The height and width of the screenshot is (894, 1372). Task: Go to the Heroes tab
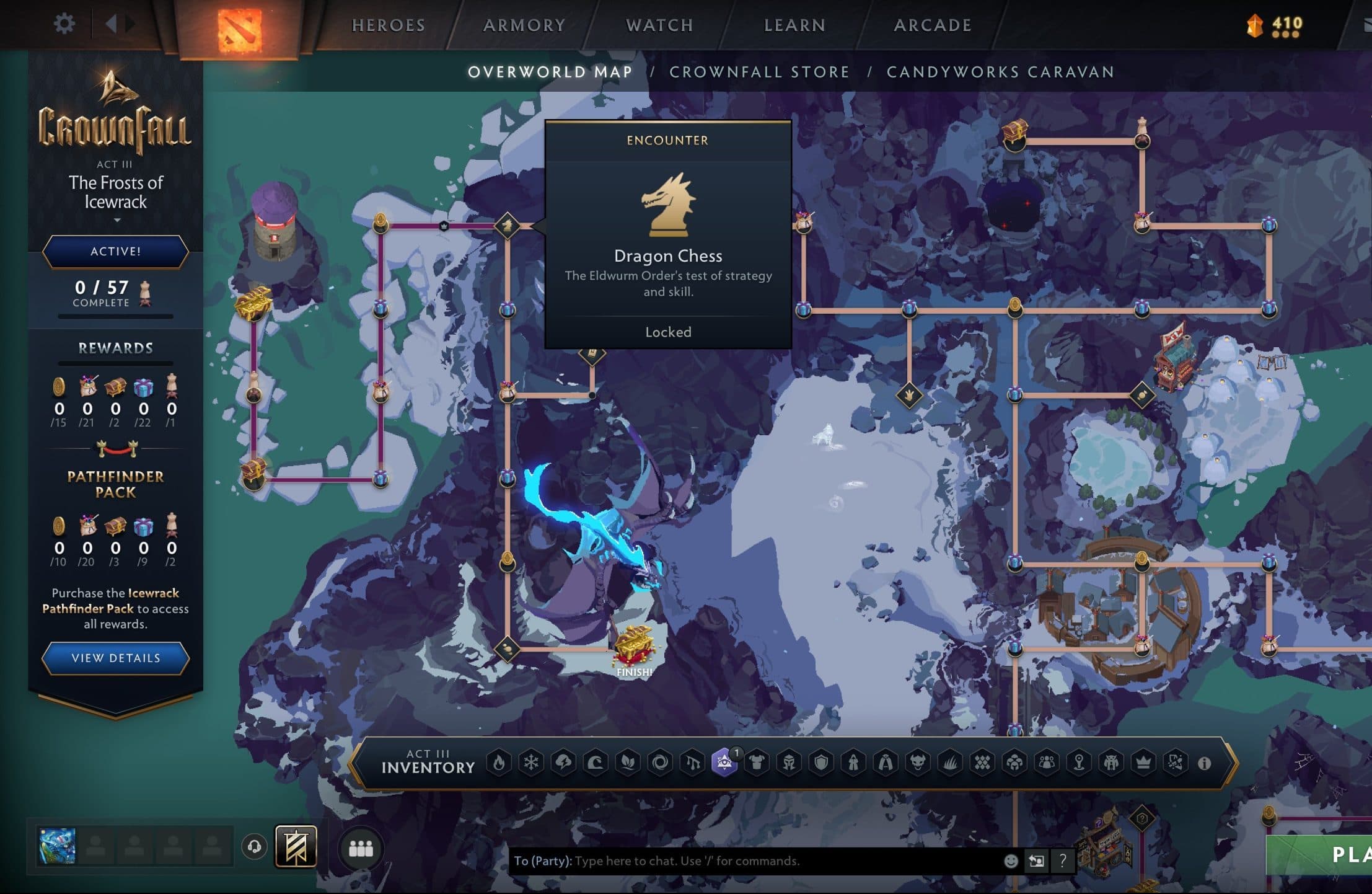(389, 25)
